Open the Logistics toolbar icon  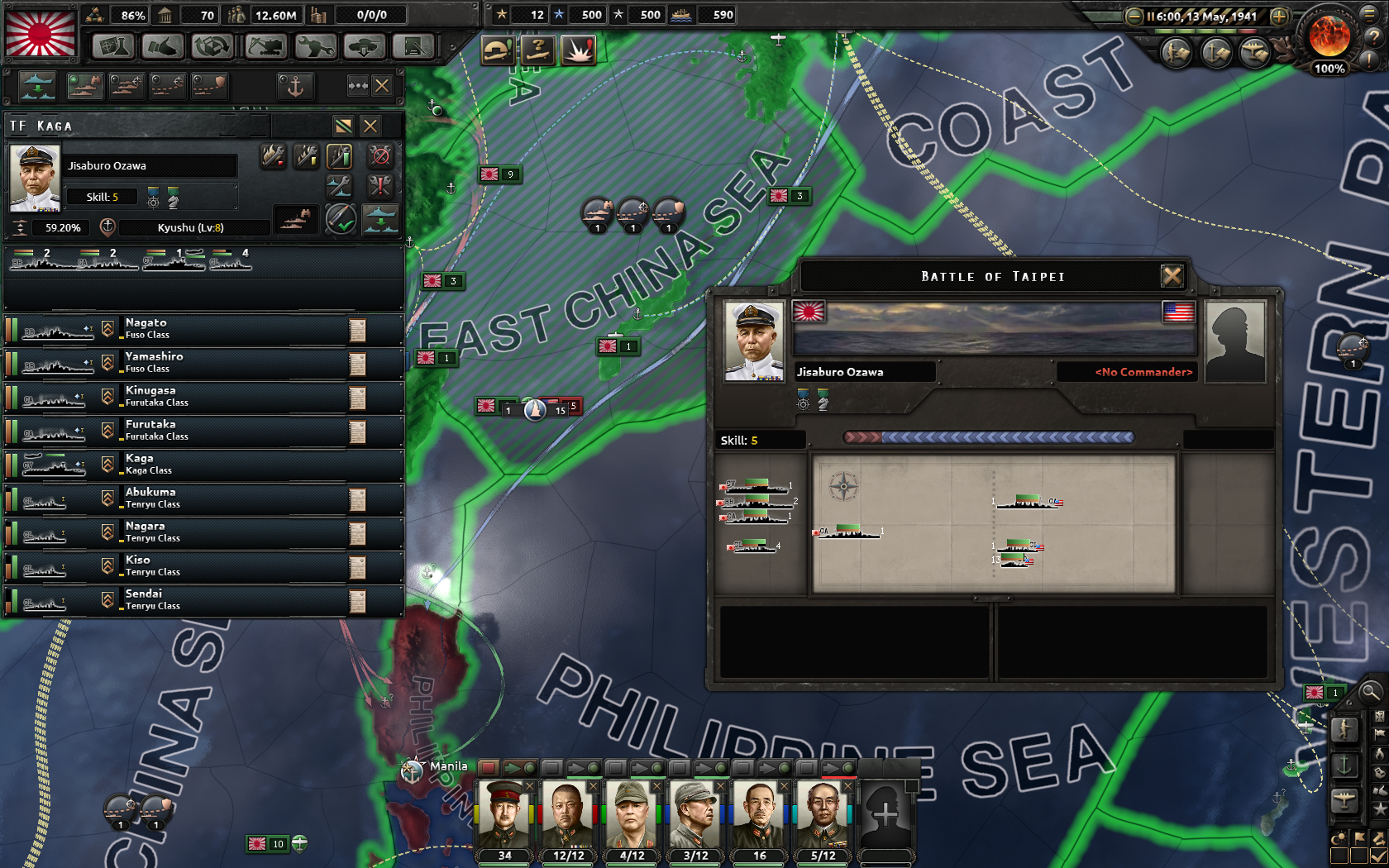(413, 45)
